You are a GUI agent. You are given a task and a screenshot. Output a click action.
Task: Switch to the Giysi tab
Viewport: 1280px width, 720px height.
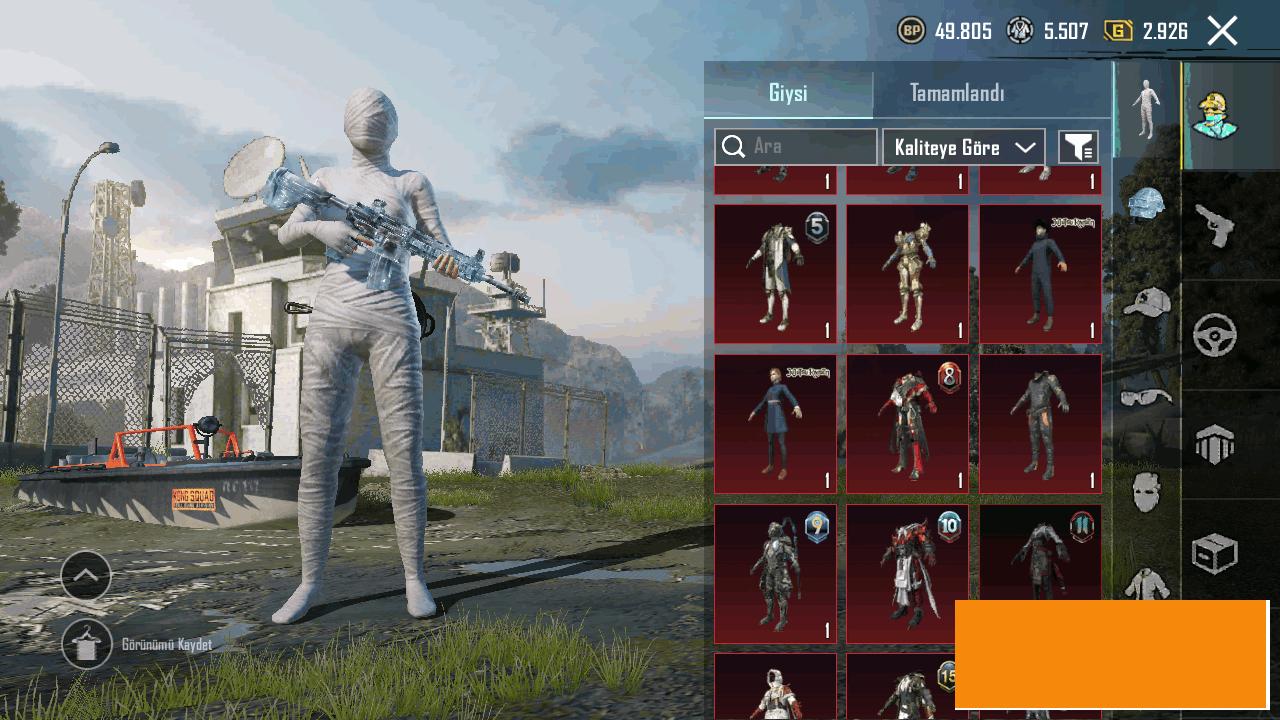(788, 93)
